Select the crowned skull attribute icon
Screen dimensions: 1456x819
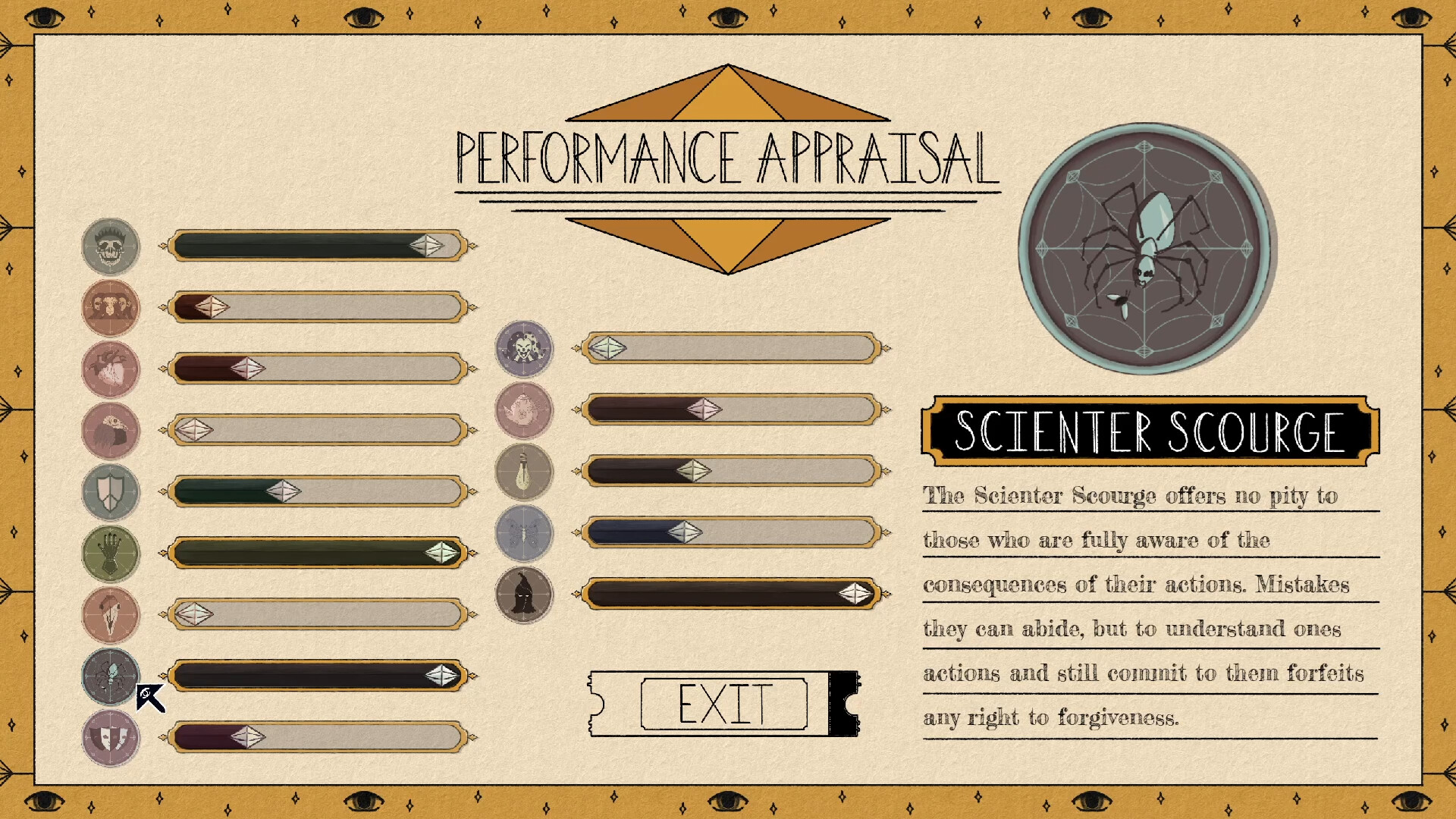(110, 246)
